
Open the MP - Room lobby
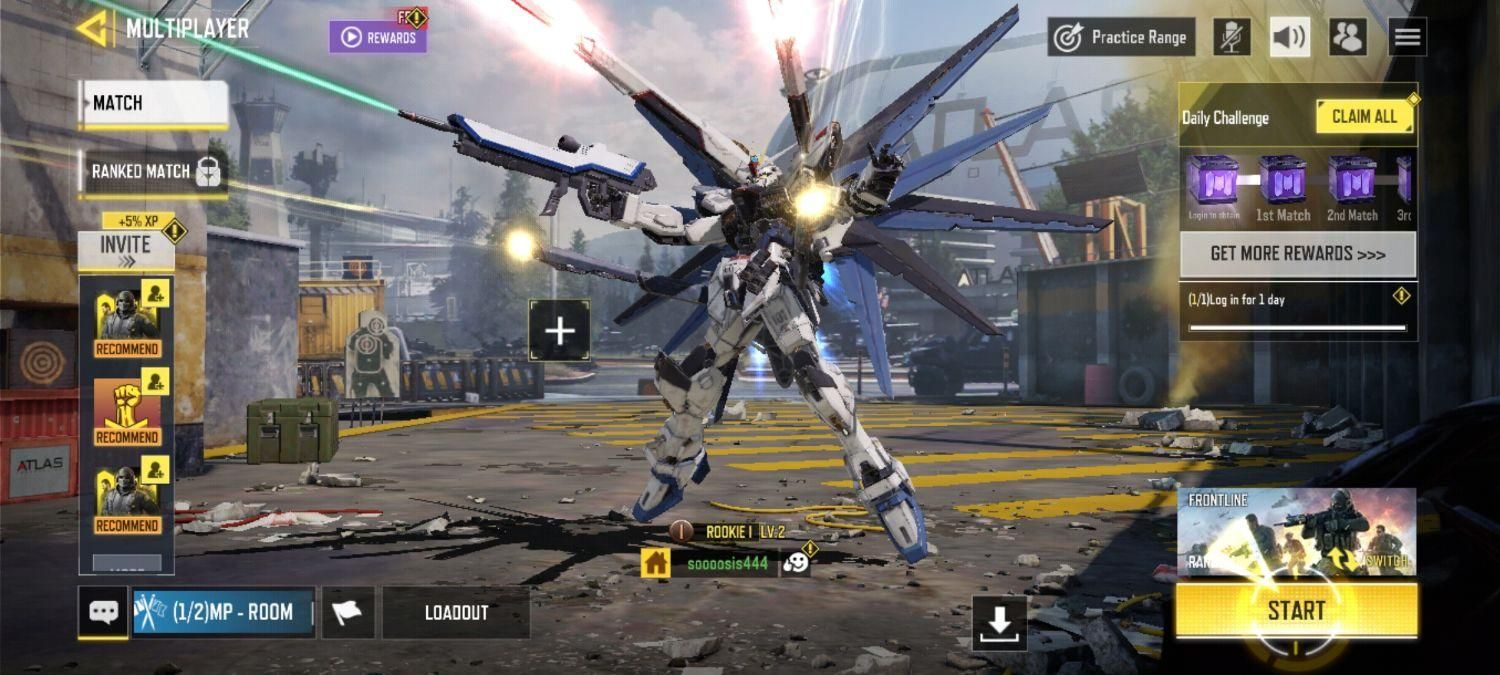click(223, 612)
